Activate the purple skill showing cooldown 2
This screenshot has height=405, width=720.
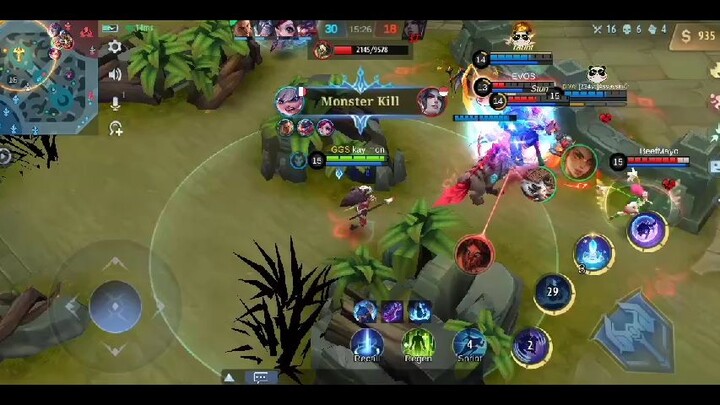click(x=530, y=347)
